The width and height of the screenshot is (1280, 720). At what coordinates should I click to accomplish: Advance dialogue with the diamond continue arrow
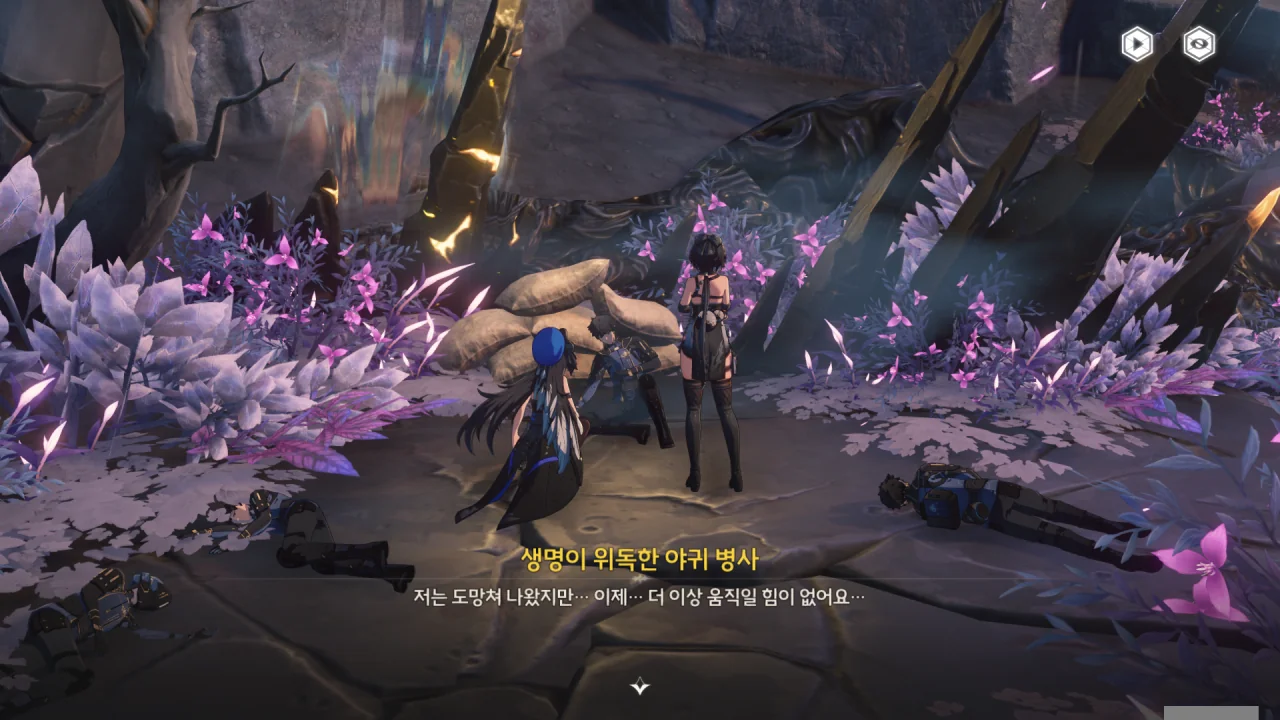pyautogui.click(x=640, y=686)
